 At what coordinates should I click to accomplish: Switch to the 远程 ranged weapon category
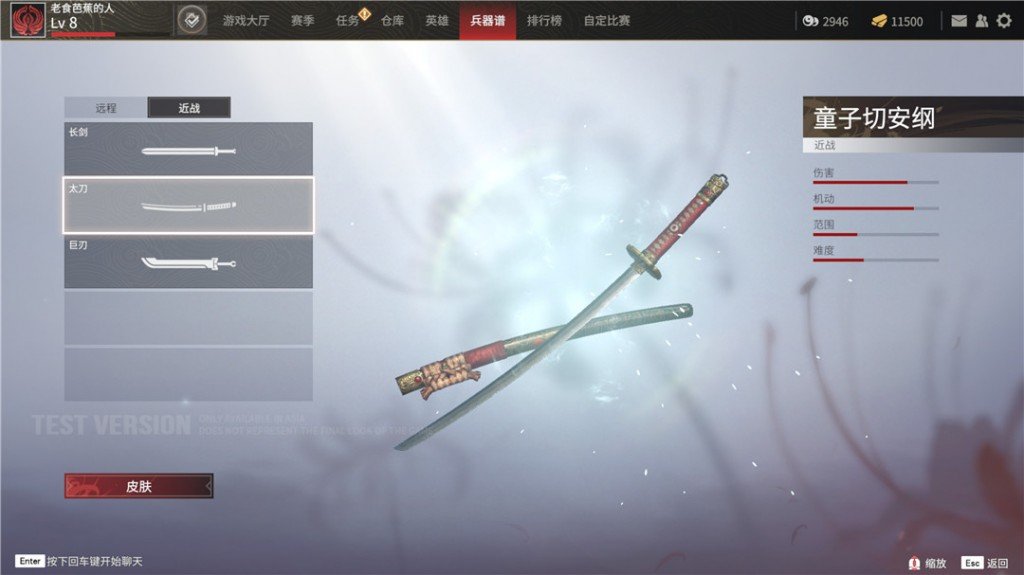tap(106, 108)
